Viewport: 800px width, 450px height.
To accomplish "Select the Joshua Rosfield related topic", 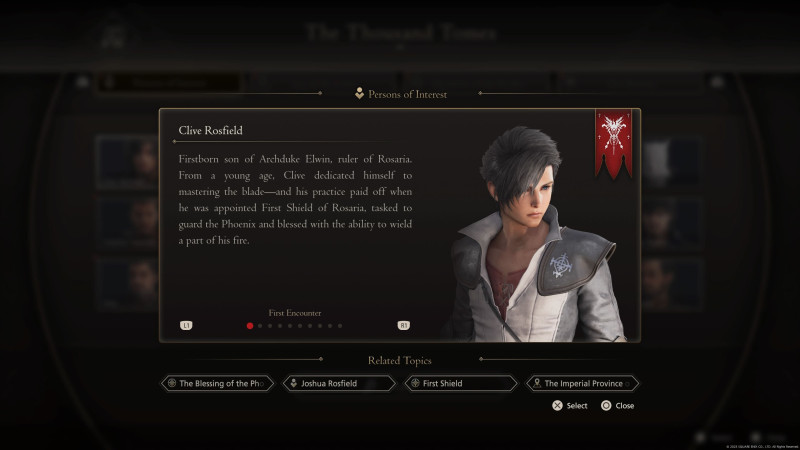I will [x=339, y=383].
